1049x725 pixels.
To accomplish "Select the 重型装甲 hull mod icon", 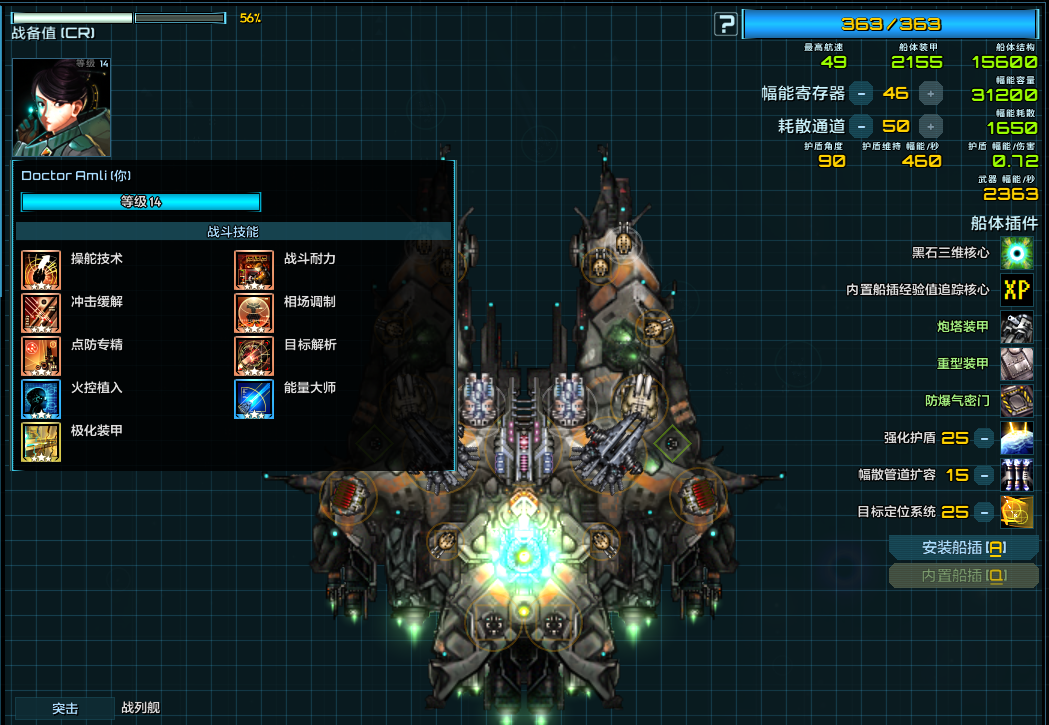I will tap(1017, 364).
